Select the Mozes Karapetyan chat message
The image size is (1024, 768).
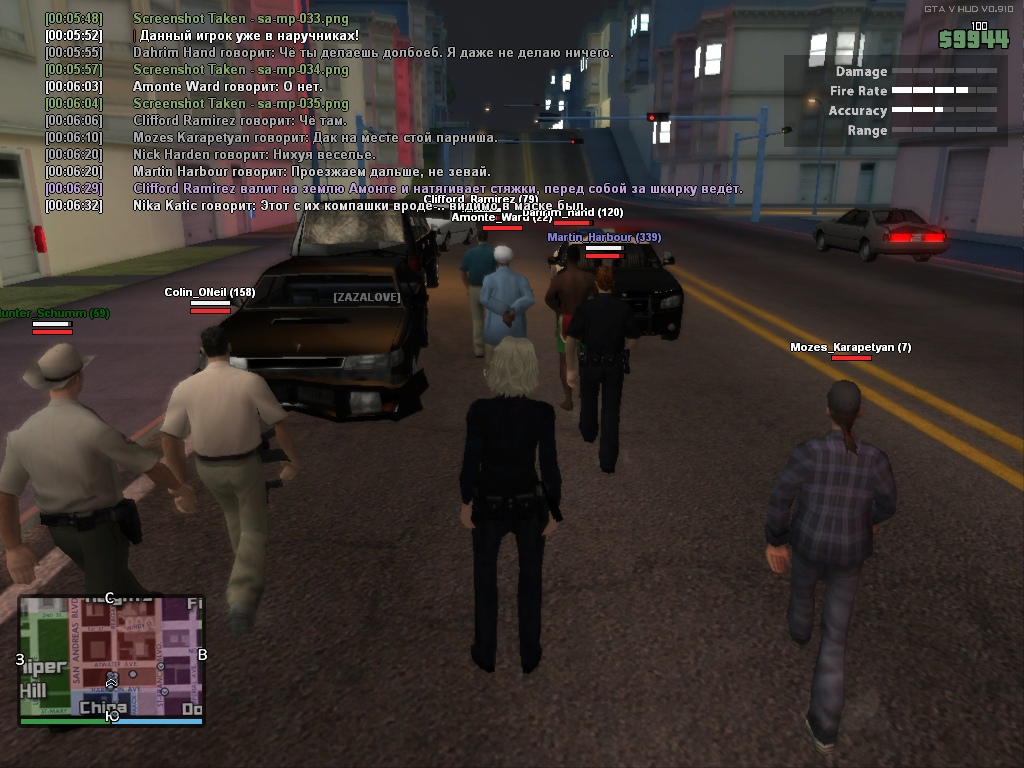point(315,137)
